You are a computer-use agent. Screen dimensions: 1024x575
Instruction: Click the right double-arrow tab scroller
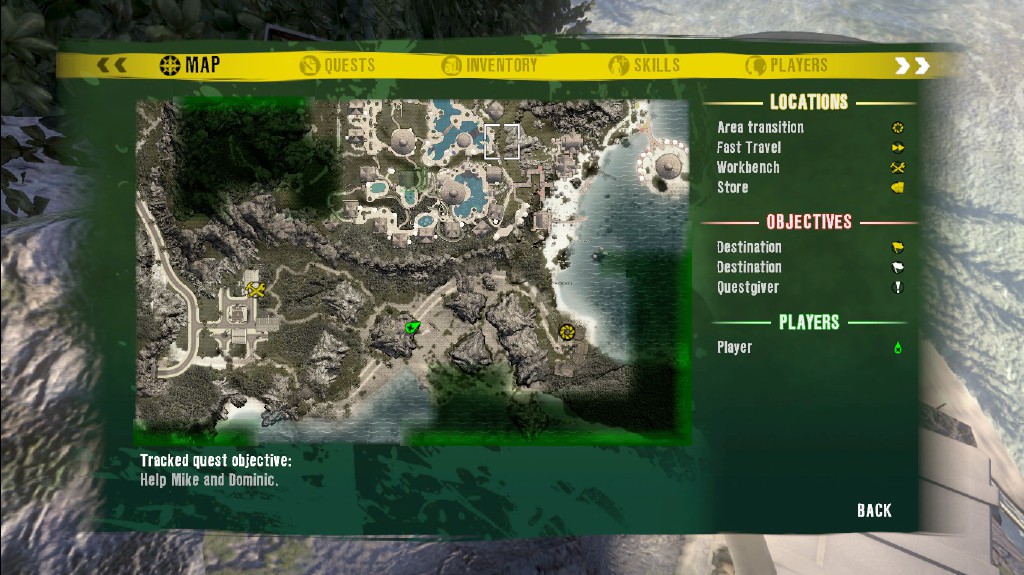(911, 66)
